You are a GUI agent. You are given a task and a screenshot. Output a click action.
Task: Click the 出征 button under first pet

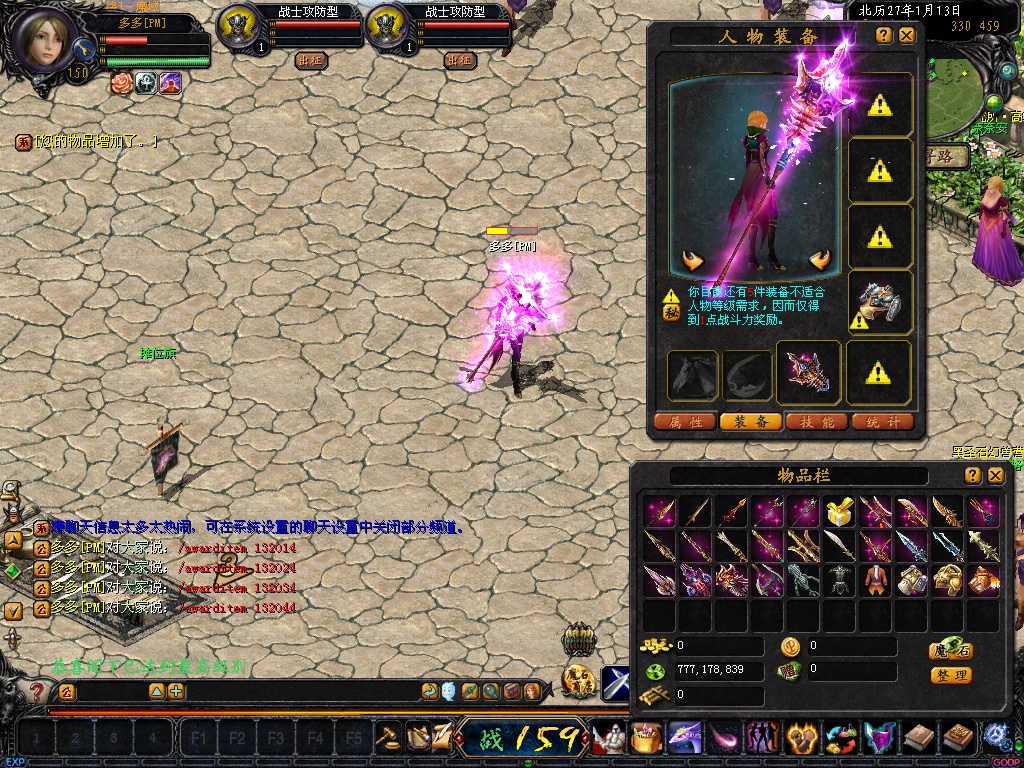tap(310, 59)
